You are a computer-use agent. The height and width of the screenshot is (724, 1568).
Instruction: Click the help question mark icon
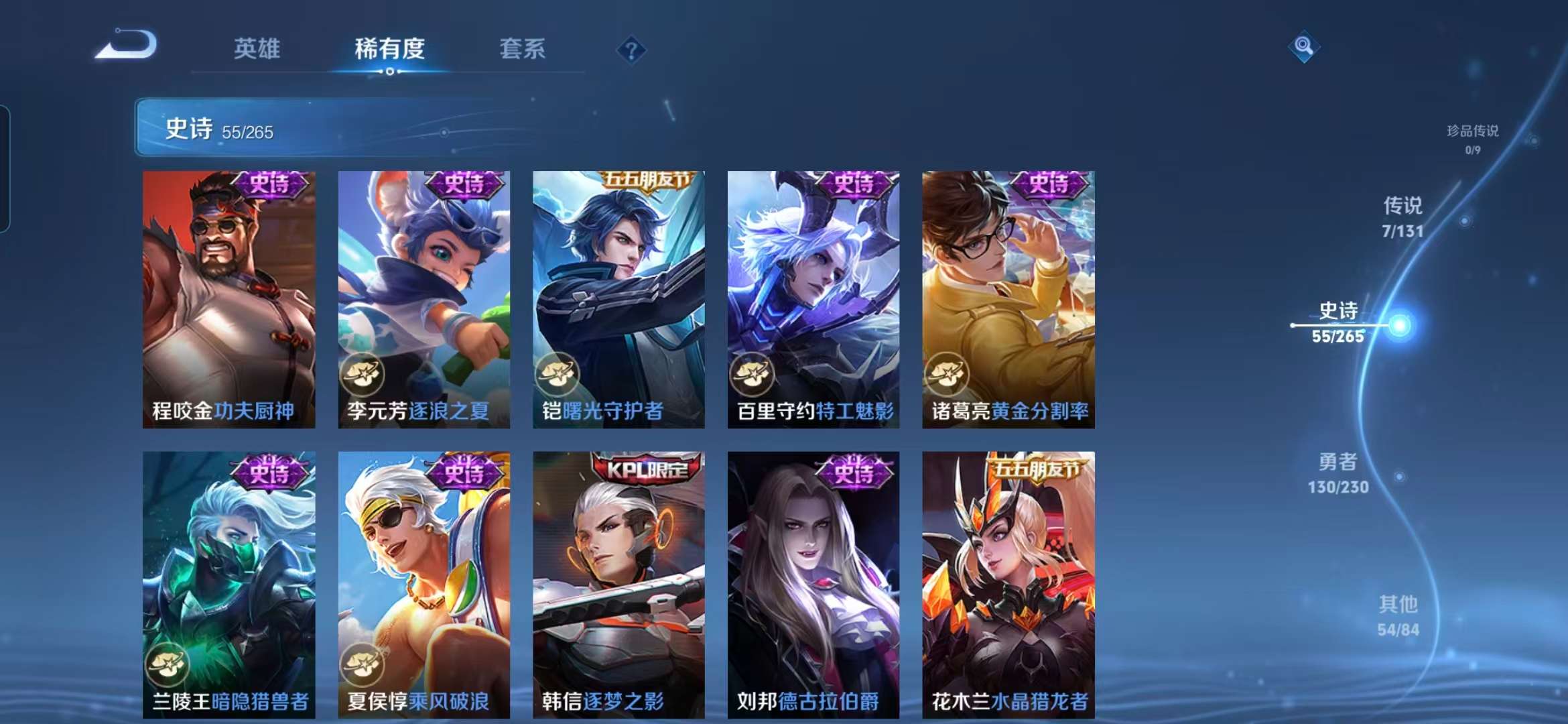tap(631, 50)
